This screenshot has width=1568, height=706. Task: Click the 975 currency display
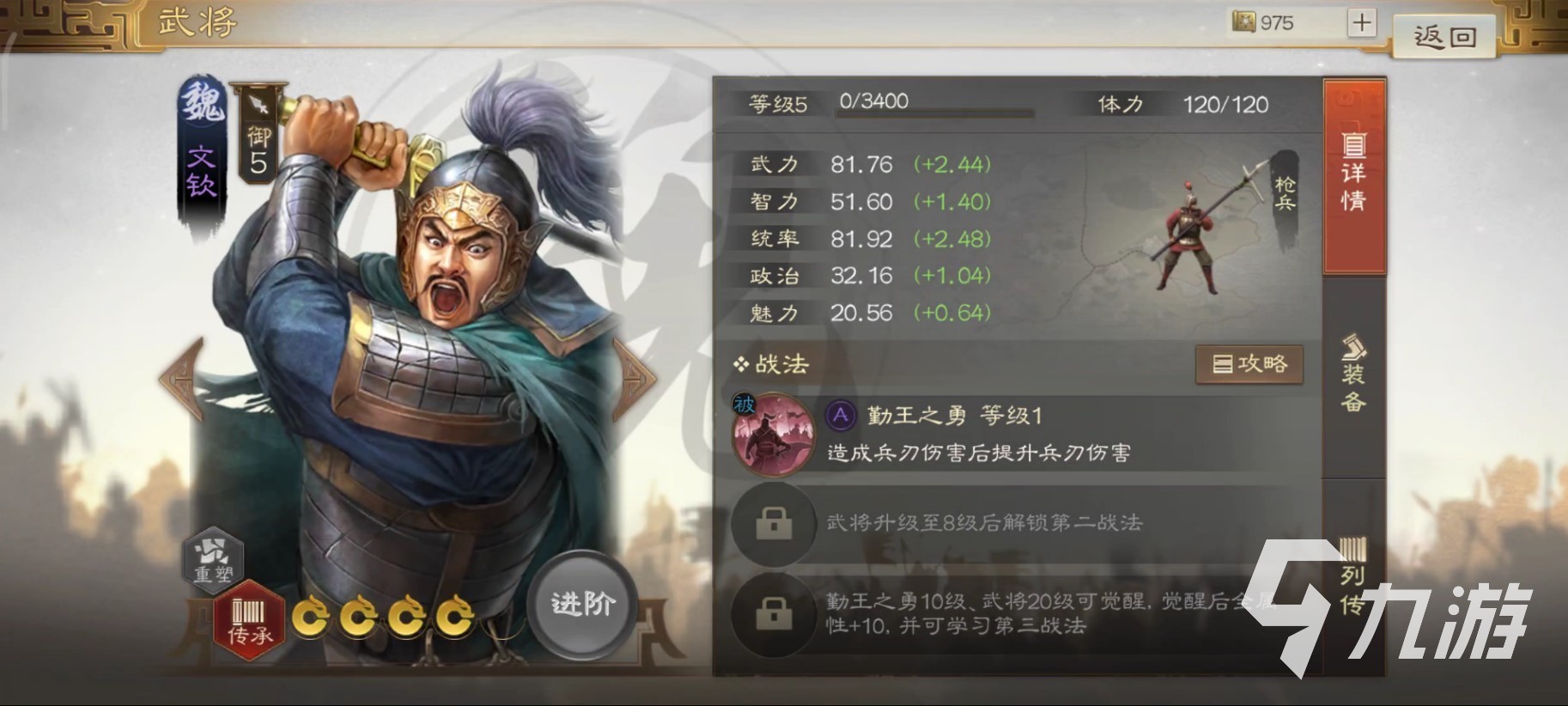click(1262, 22)
